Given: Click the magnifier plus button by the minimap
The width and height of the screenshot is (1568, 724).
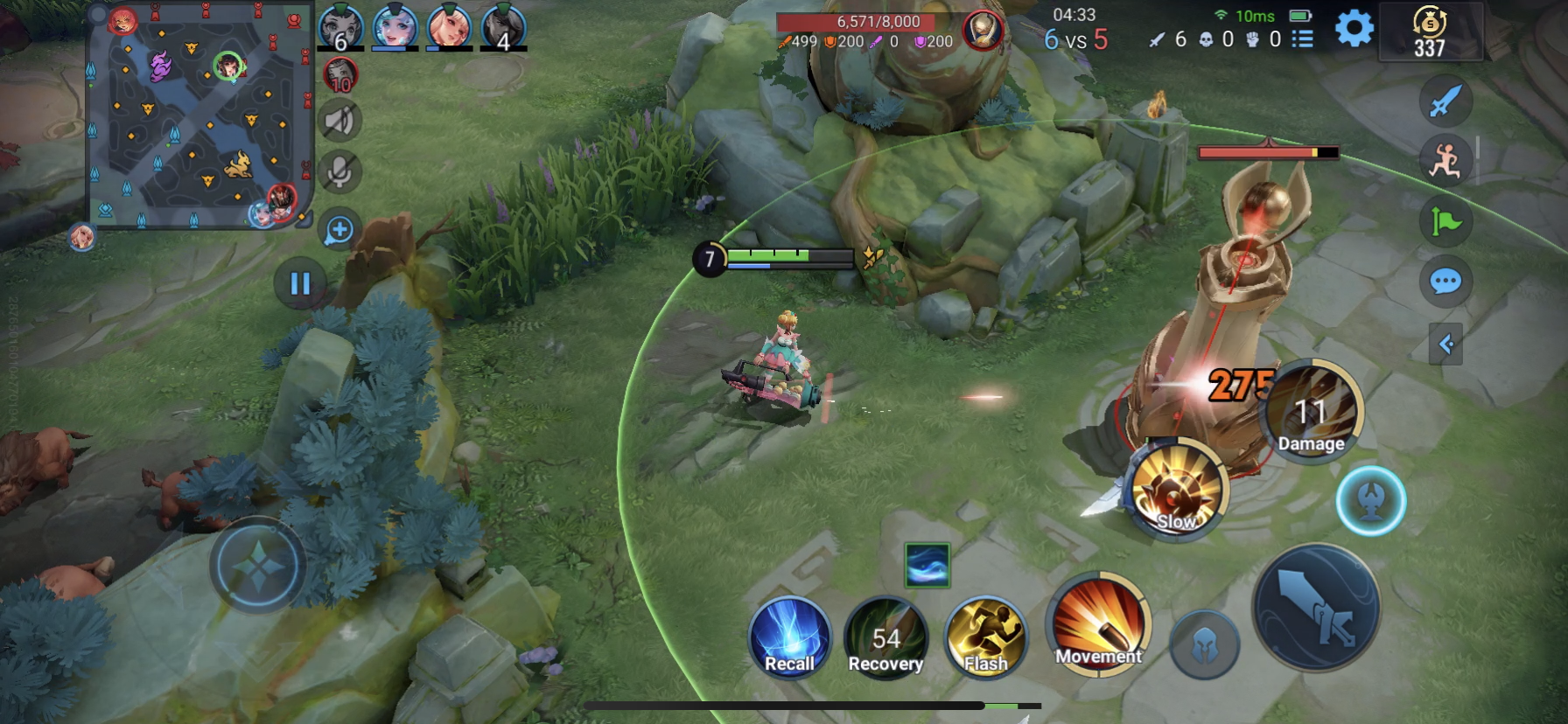Looking at the screenshot, I should pyautogui.click(x=339, y=230).
